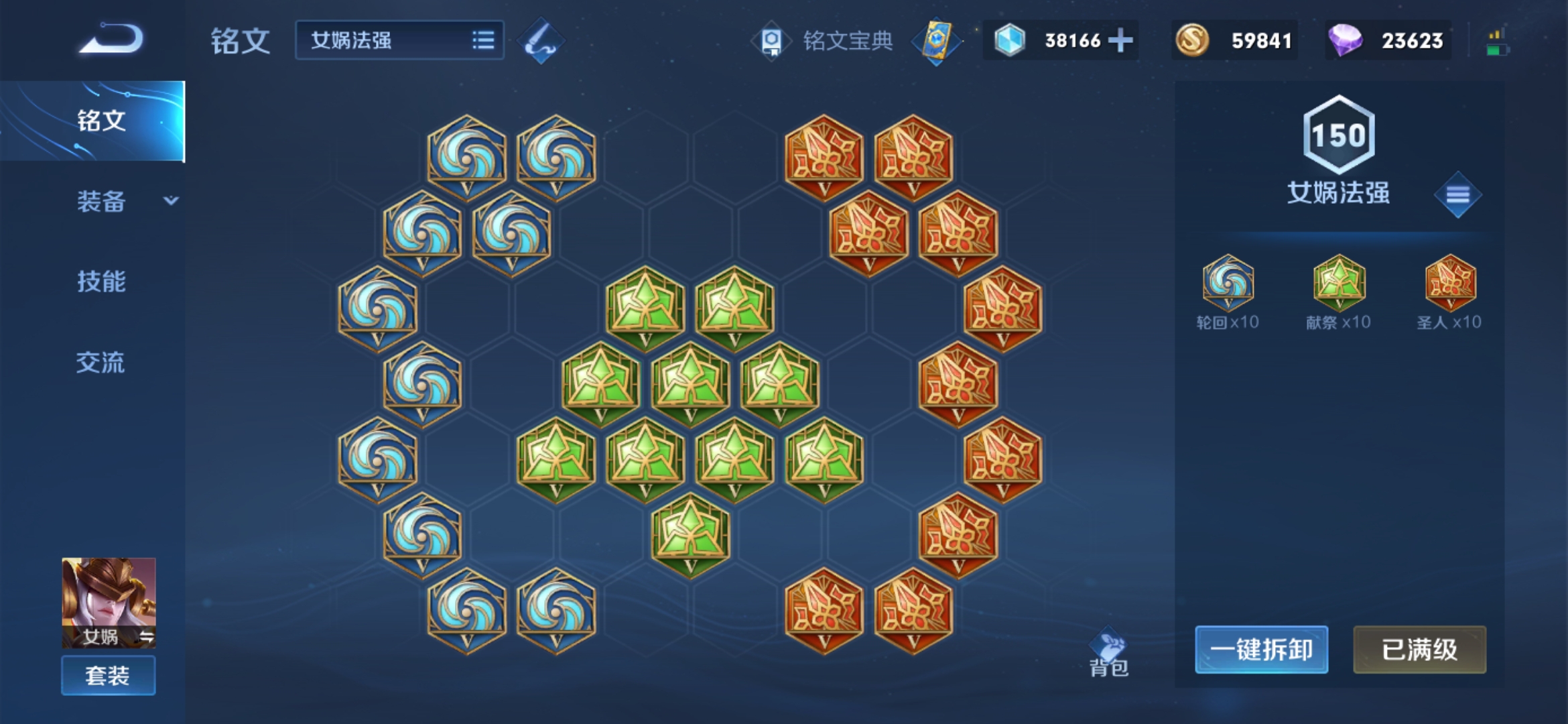Open the 交流 discussion tab
The width and height of the screenshot is (1568, 724).
[x=101, y=363]
